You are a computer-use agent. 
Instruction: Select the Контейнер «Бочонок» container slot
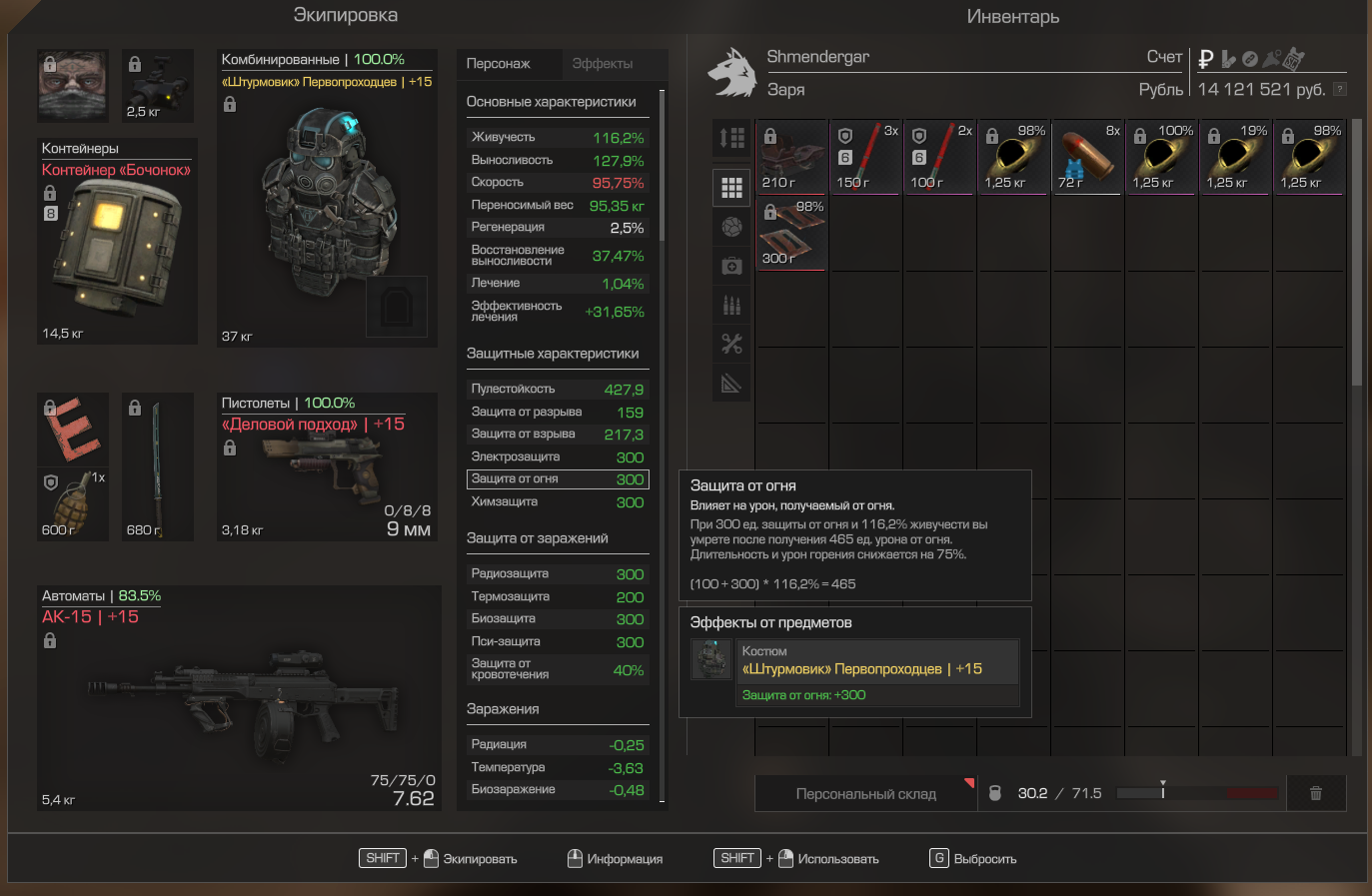[117, 242]
